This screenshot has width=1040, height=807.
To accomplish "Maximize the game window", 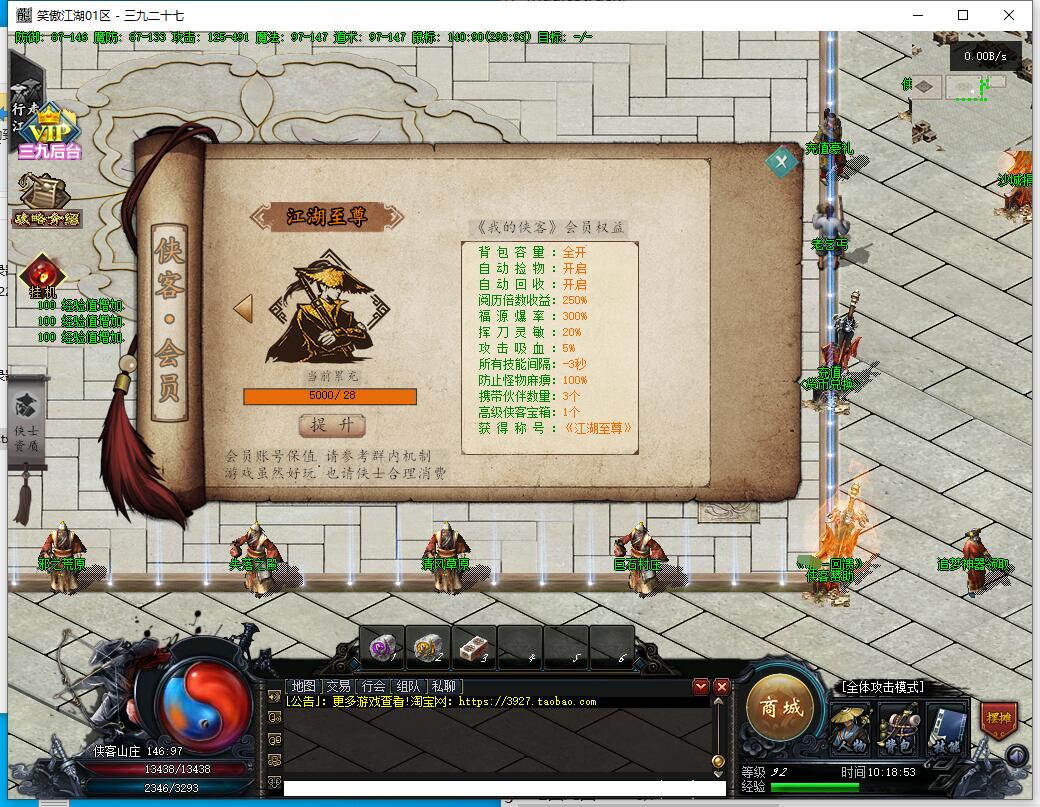I will [x=963, y=15].
